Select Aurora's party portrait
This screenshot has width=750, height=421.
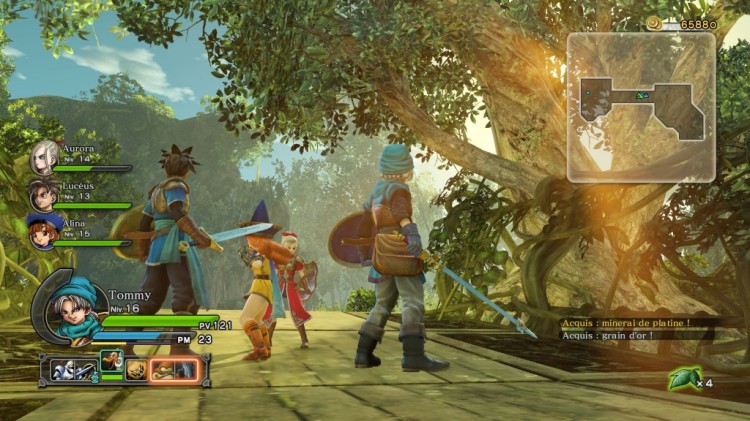44,157
